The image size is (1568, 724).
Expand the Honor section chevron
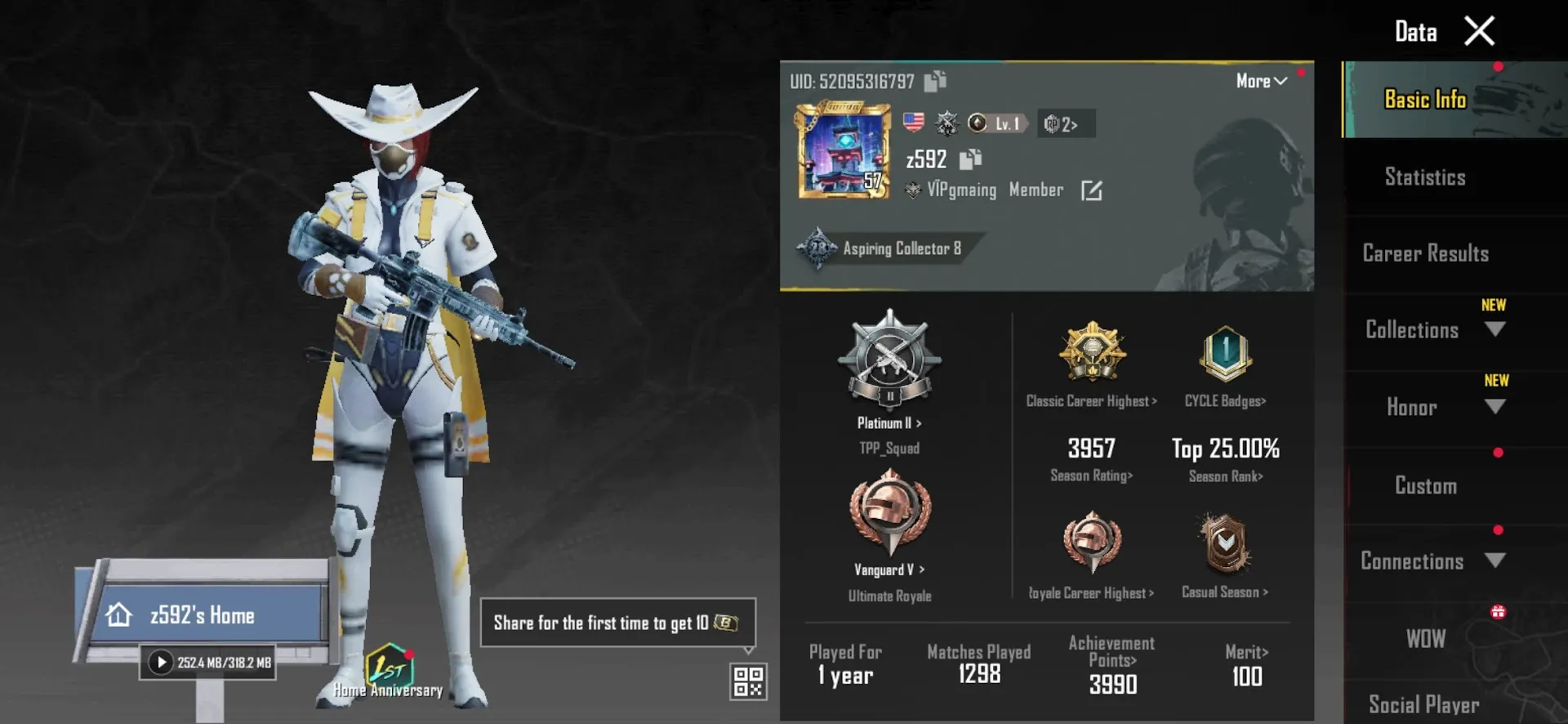(1497, 406)
